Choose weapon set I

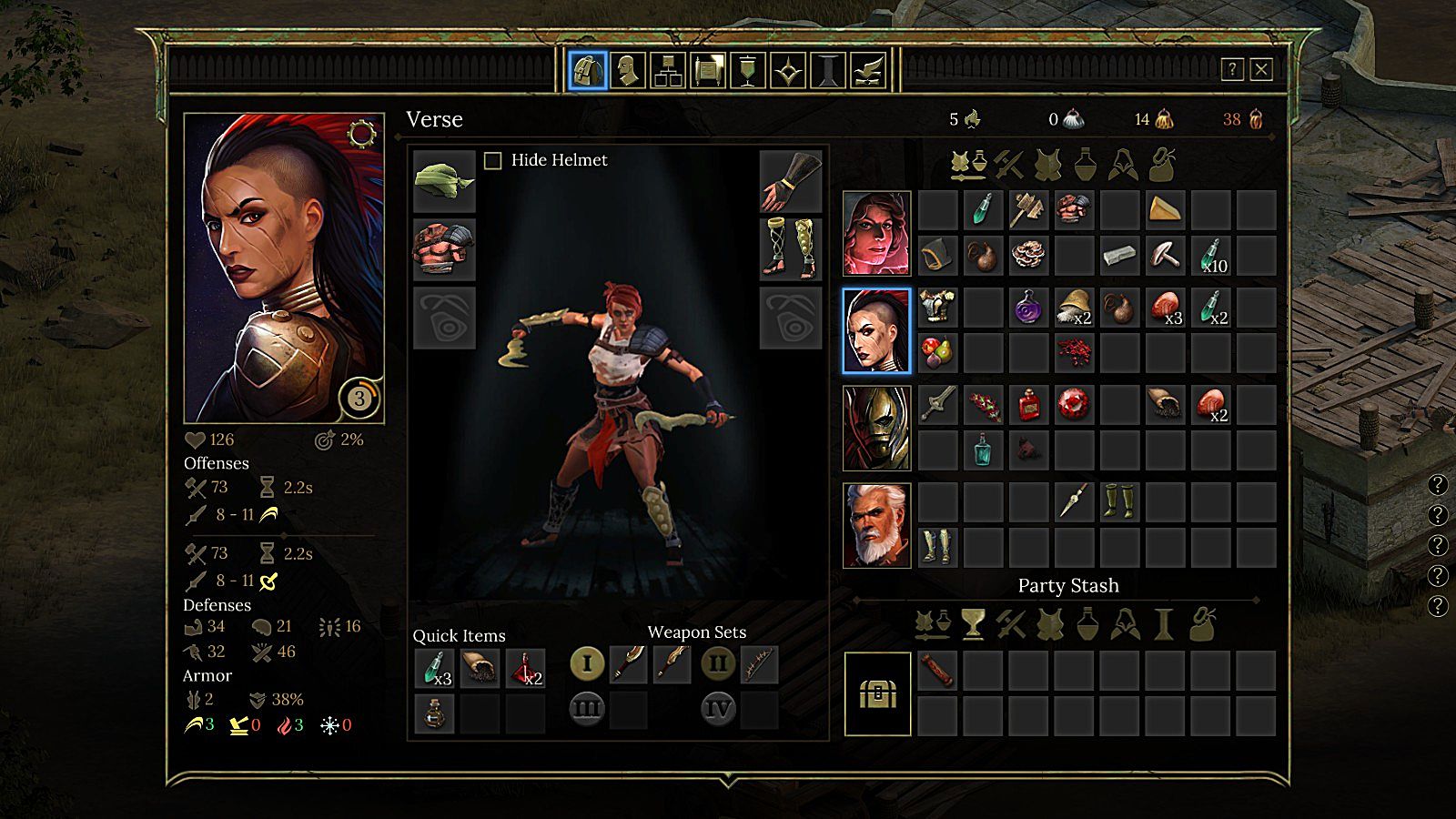pos(587,663)
